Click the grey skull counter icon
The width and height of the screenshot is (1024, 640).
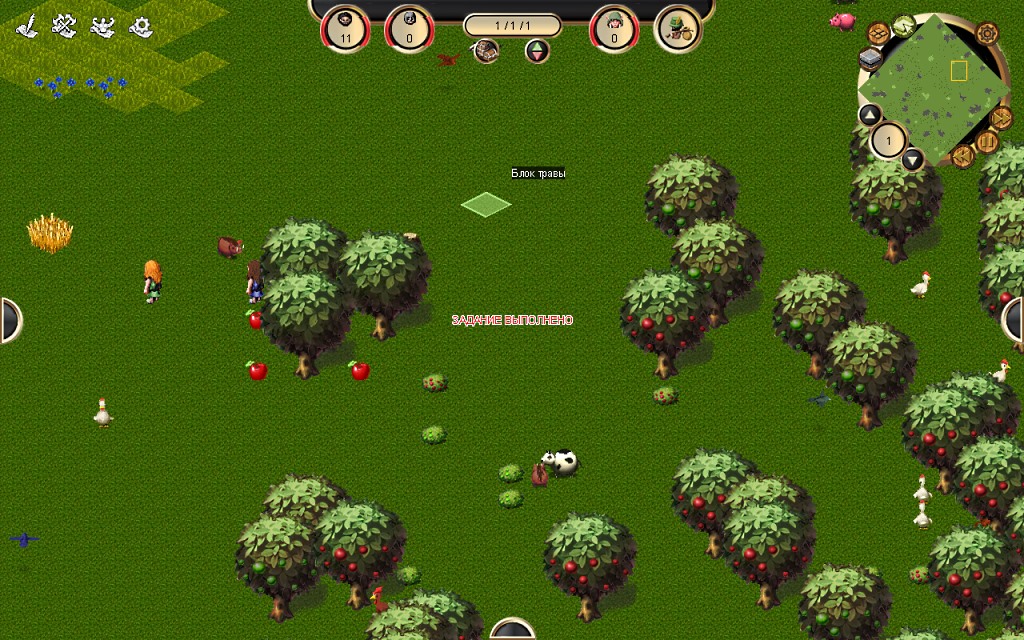[x=409, y=28]
